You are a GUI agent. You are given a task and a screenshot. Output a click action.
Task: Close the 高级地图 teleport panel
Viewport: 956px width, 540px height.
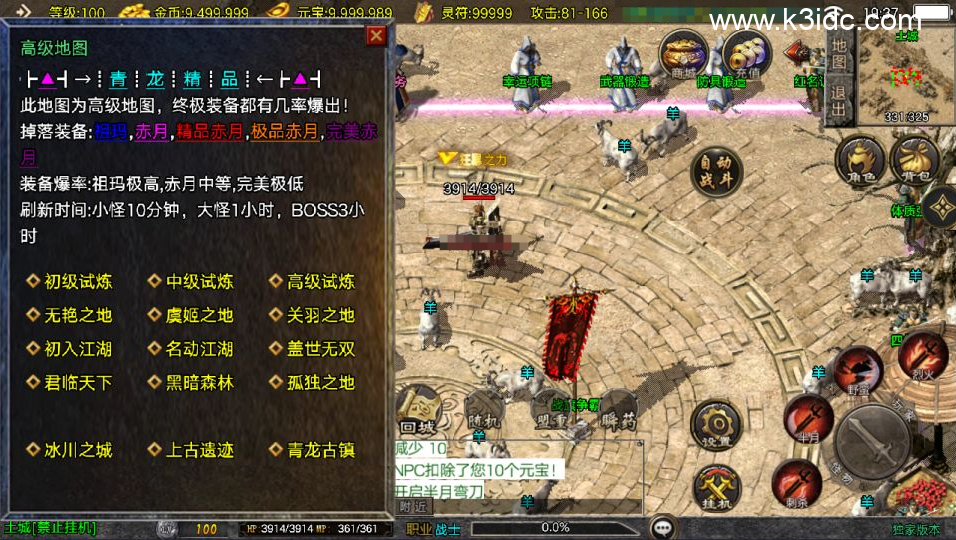pos(376,36)
